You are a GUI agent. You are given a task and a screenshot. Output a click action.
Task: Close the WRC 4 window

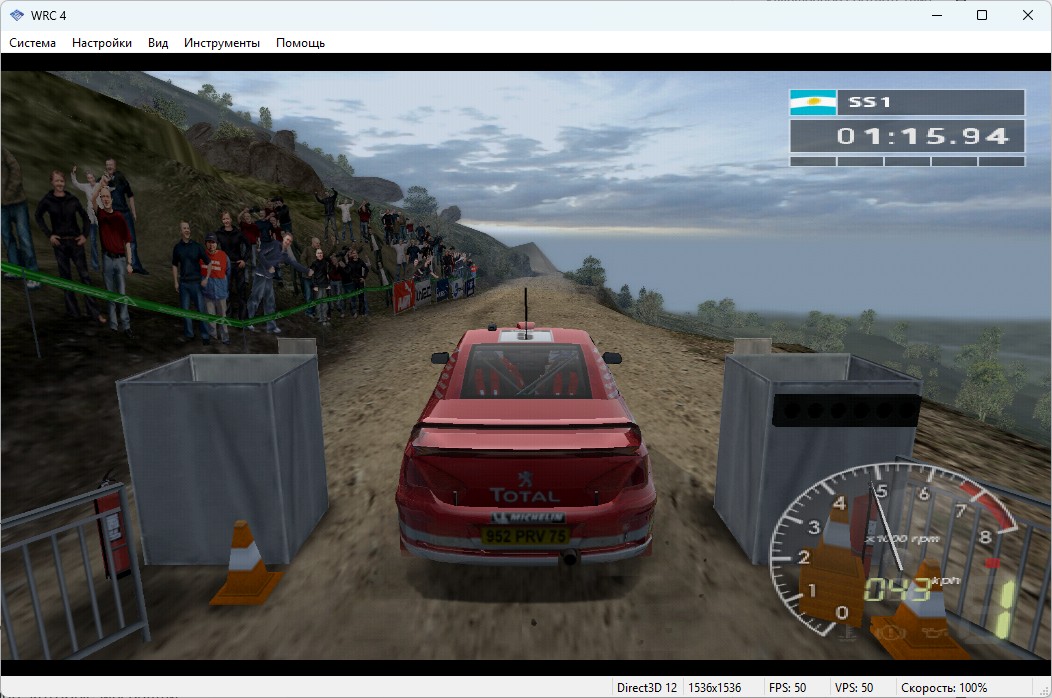tap(1028, 15)
